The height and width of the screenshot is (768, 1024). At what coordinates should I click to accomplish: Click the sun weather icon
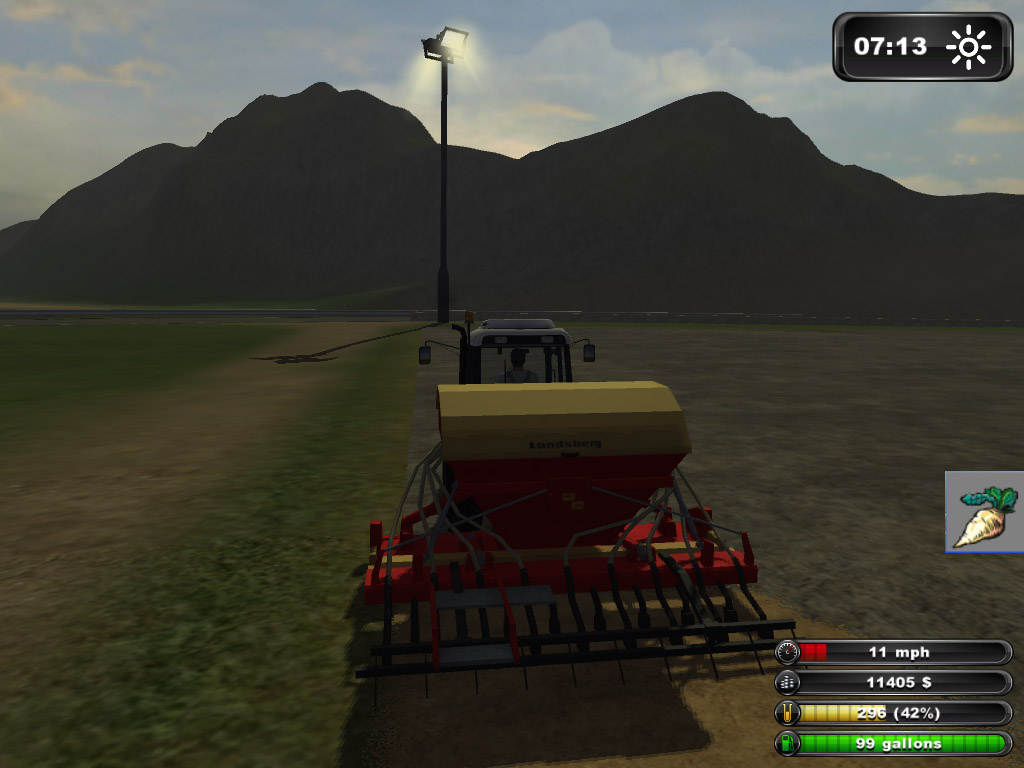968,47
